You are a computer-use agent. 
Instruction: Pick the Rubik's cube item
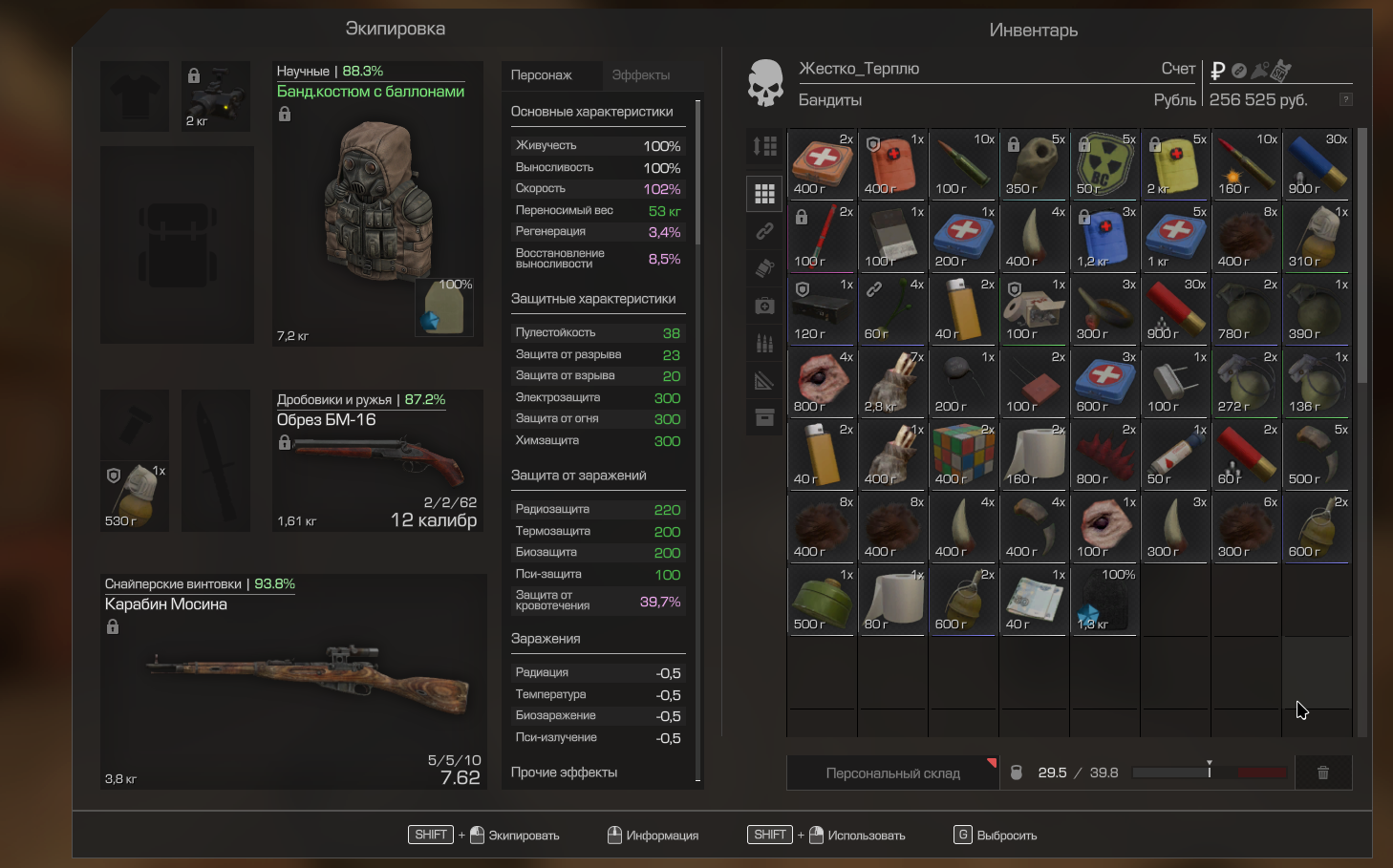pos(962,454)
